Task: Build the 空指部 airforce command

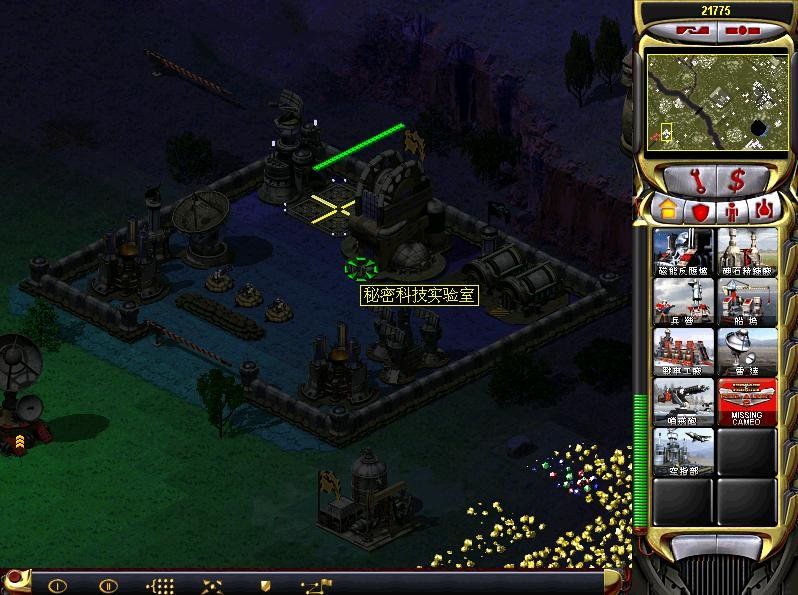Action: [x=683, y=451]
